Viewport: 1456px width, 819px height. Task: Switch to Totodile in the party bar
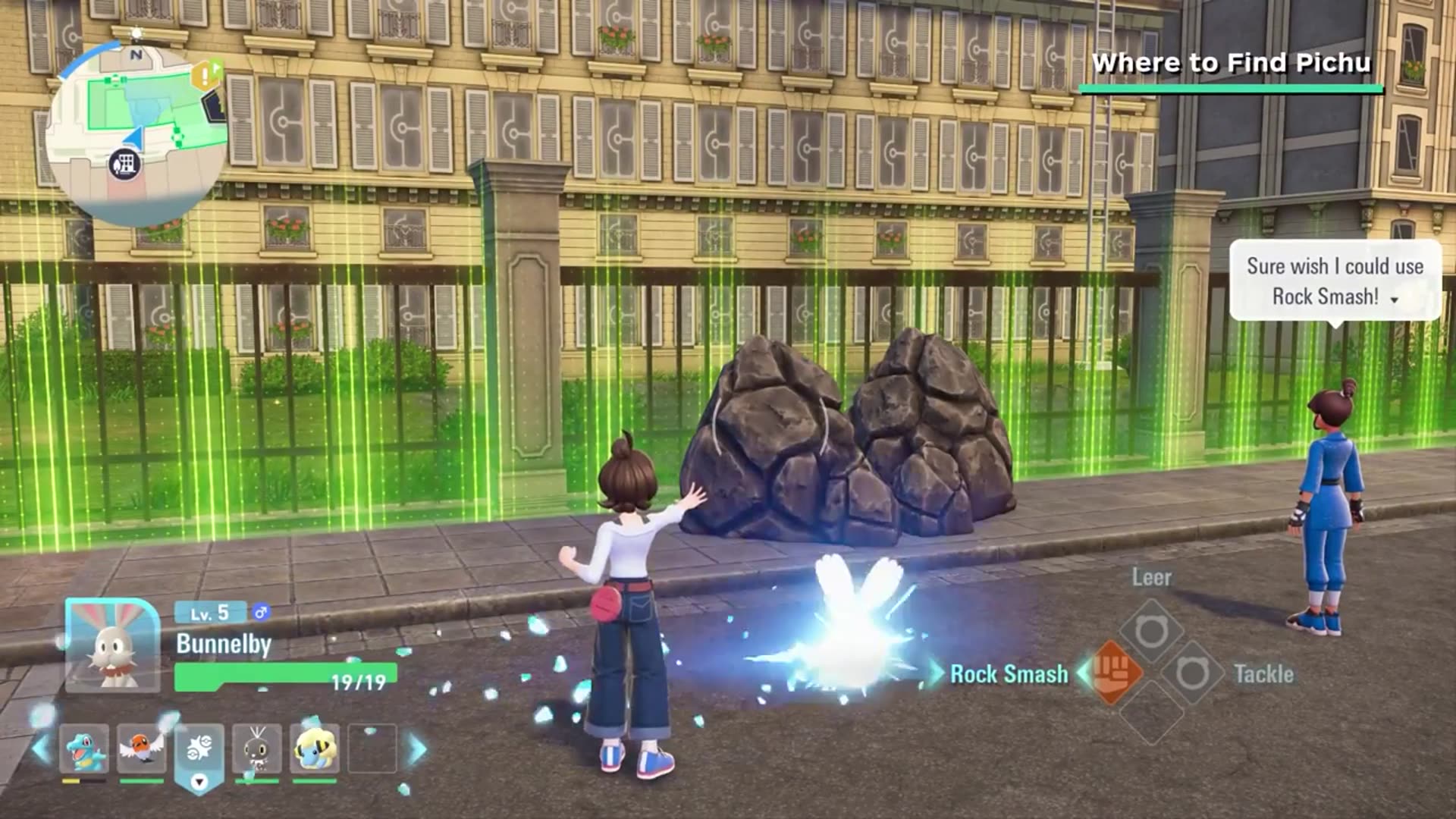click(84, 748)
